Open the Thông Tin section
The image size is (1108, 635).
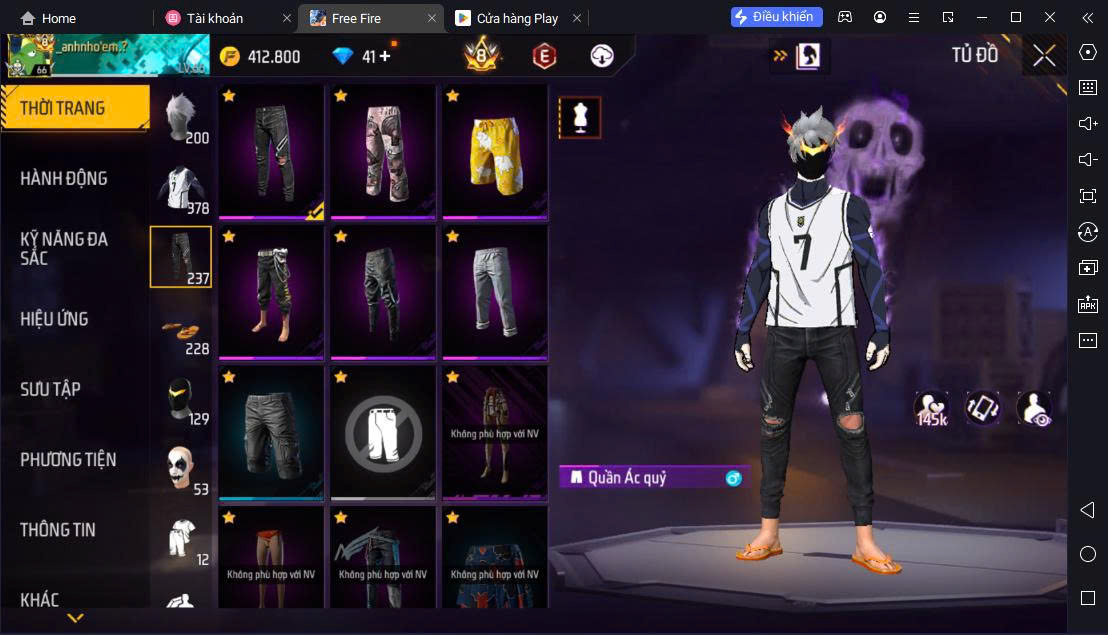[58, 530]
